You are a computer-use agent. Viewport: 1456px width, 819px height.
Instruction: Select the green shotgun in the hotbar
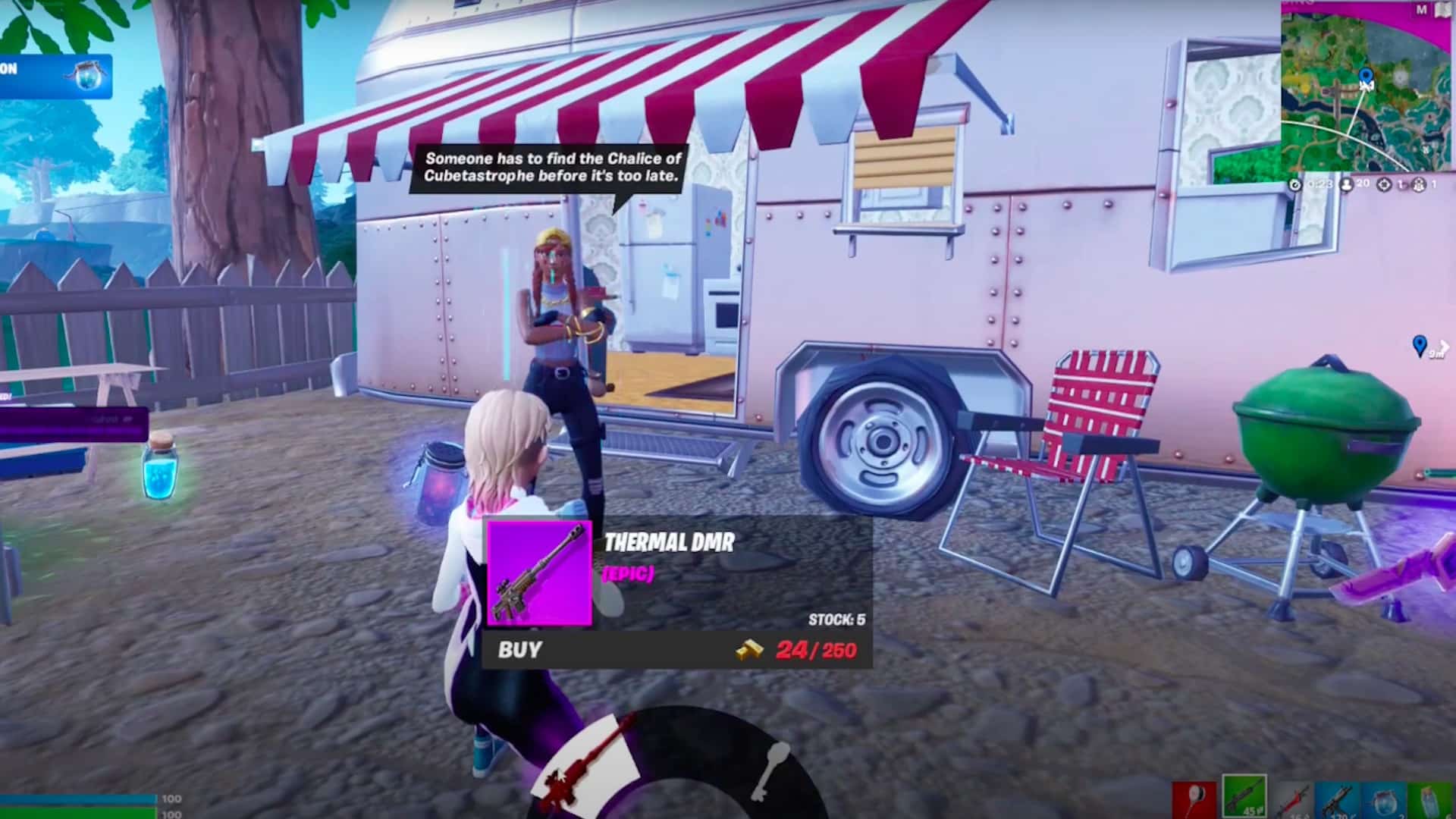point(1244,796)
